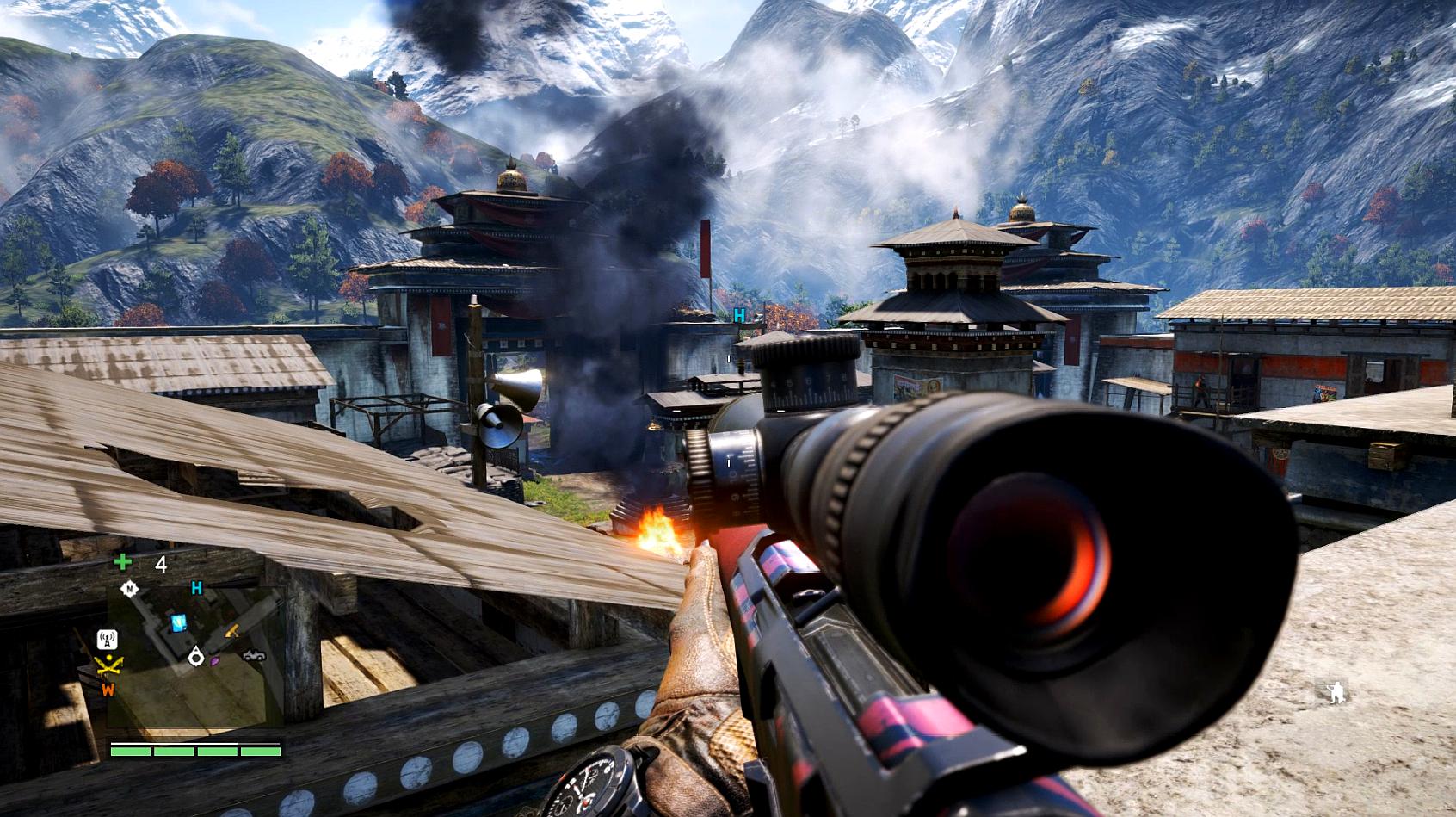Select the cyan H marker on the minimap
Image resolution: width=1456 pixels, height=817 pixels.
(x=197, y=589)
